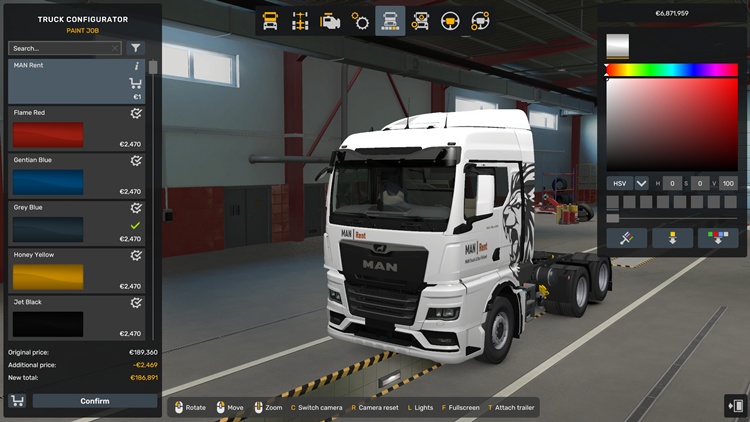
Task: Open the steering wheel interior tab
Action: point(450,21)
